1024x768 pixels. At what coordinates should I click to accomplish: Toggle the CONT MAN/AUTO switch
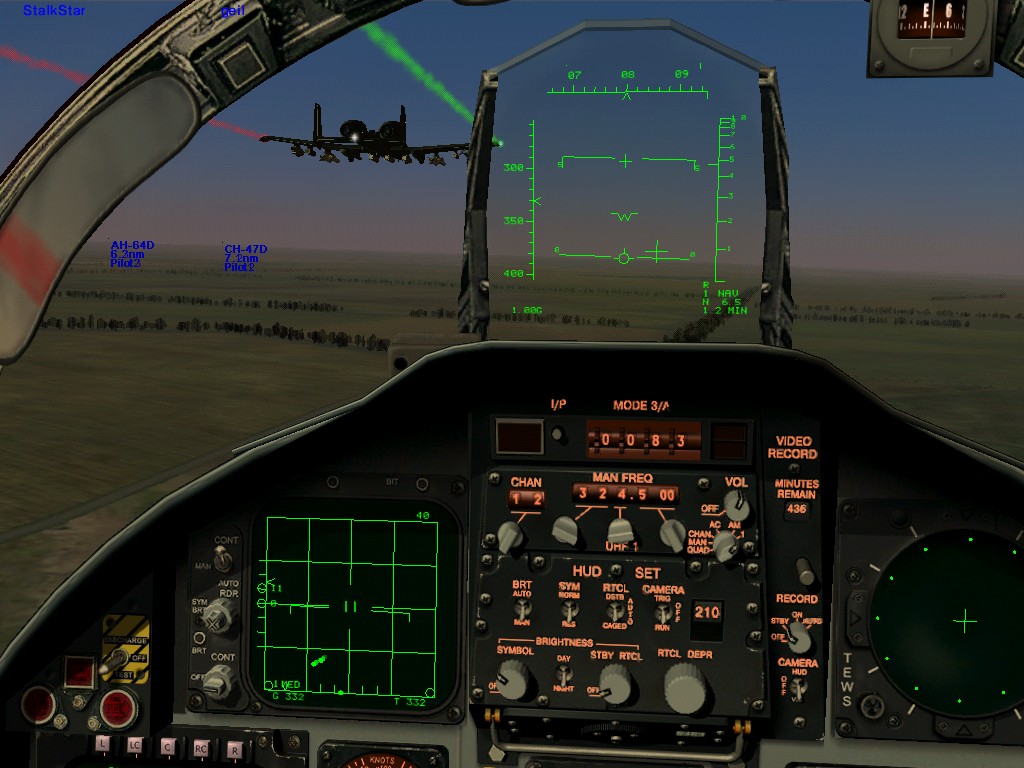tap(222, 560)
